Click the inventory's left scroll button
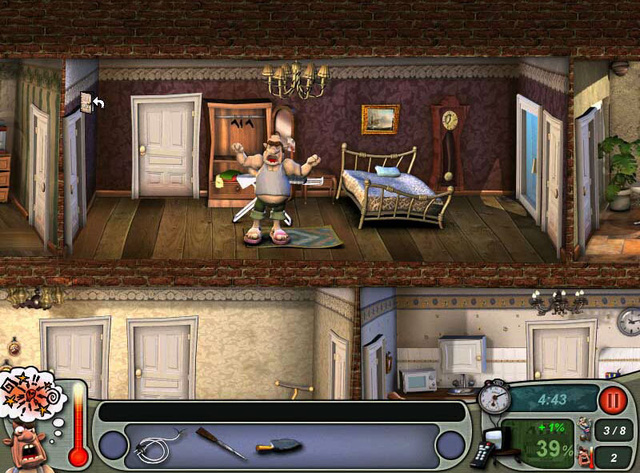Viewport: 640px width, 473px height. coord(113,445)
